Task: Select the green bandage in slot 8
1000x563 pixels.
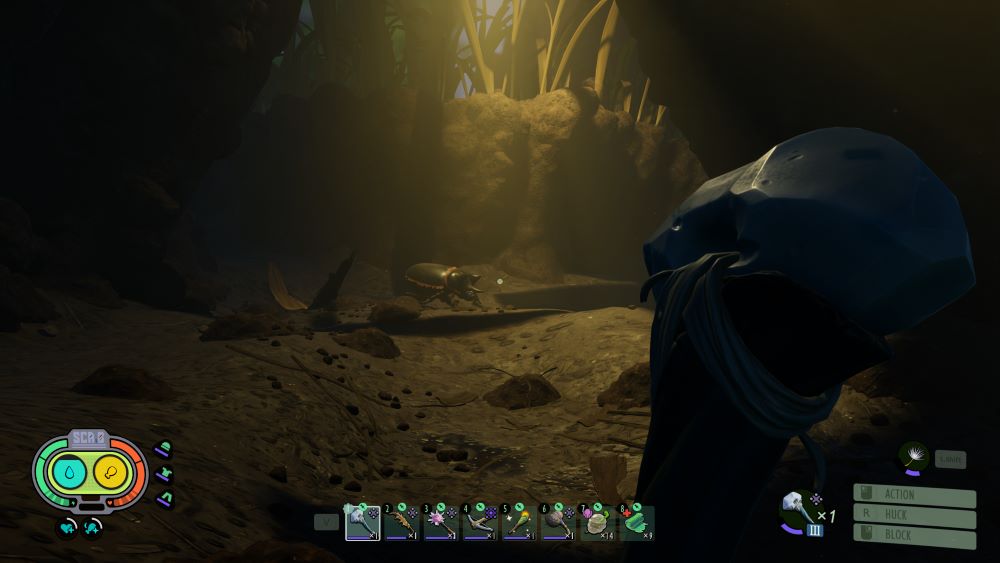Action: [637, 522]
